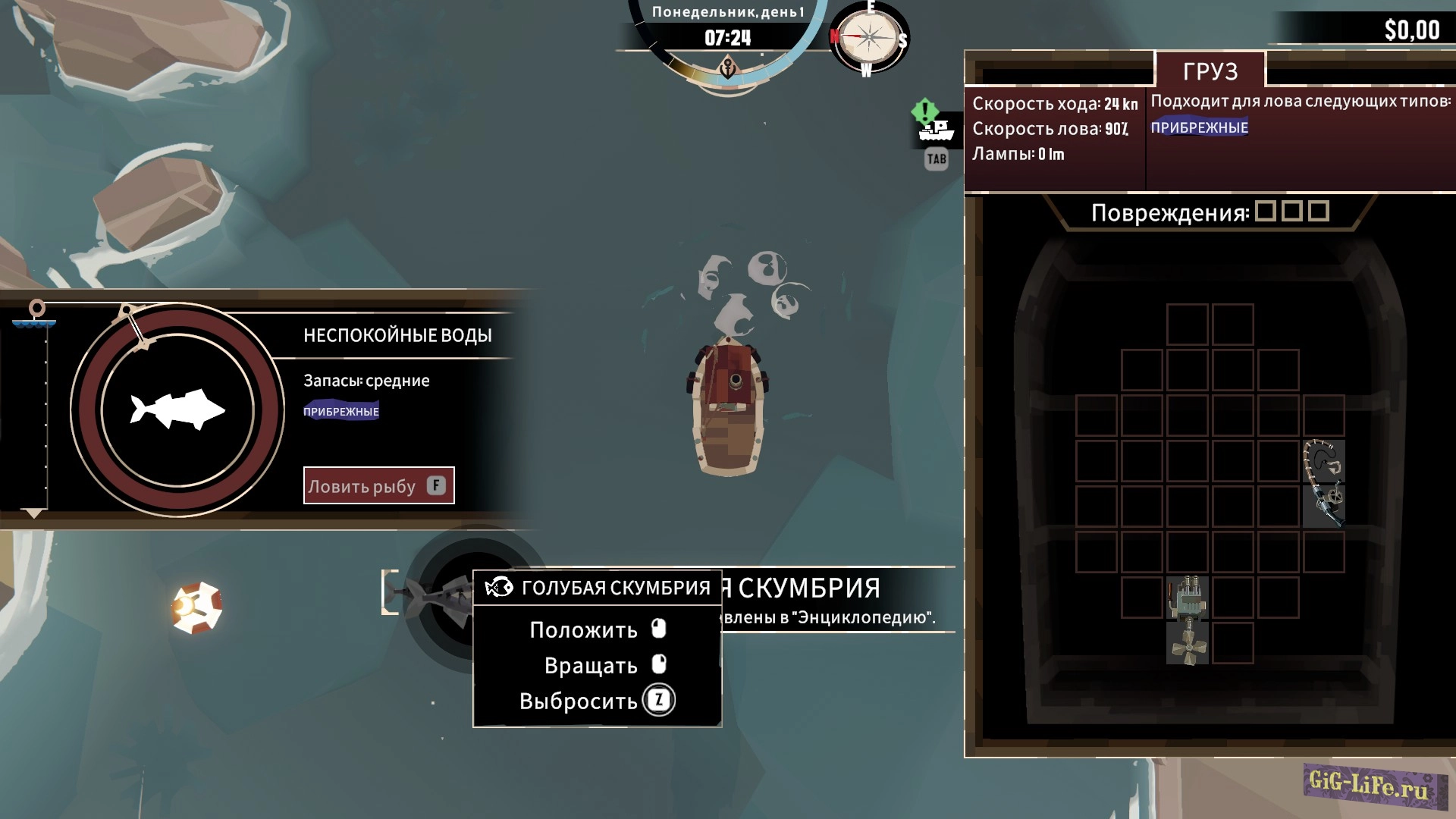1456x819 pixels.
Task: Select the fishing rod in the cargo grid
Action: click(x=1323, y=484)
